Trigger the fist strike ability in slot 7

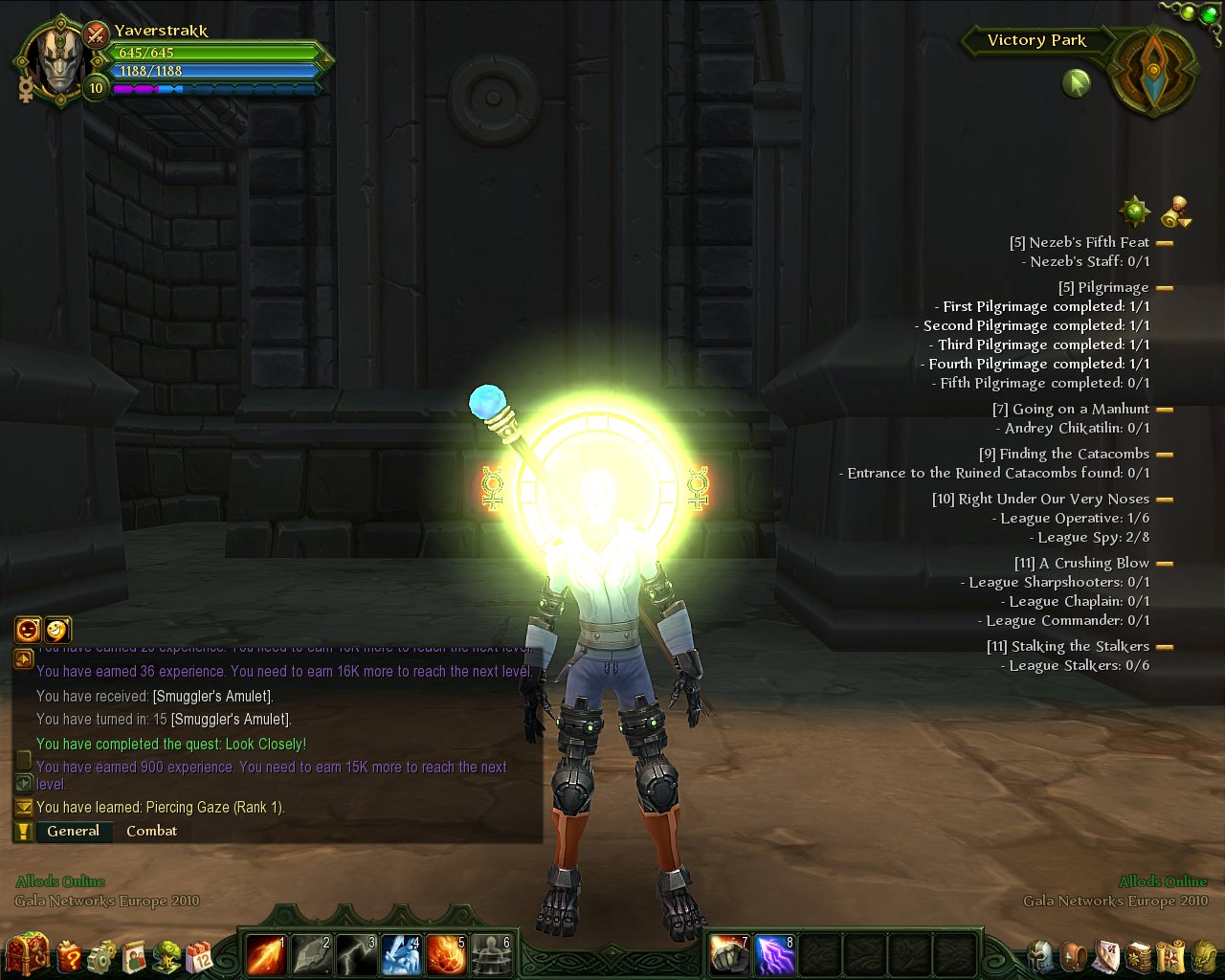(x=730, y=955)
